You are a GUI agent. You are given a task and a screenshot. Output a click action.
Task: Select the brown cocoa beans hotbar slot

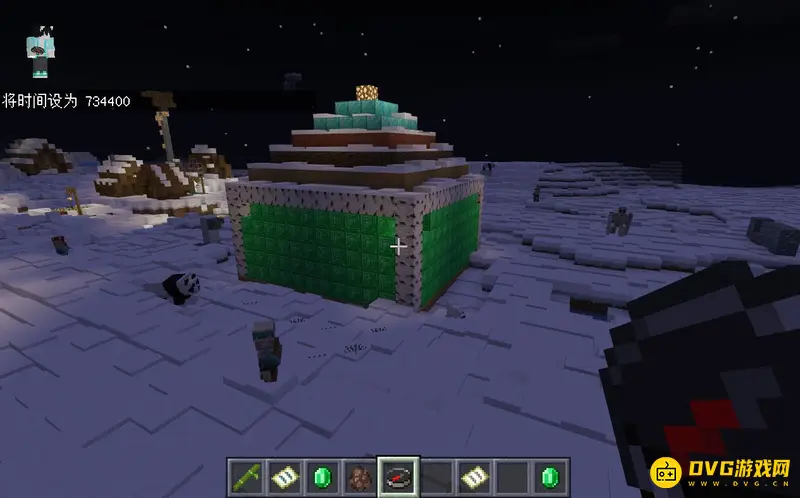358,476
